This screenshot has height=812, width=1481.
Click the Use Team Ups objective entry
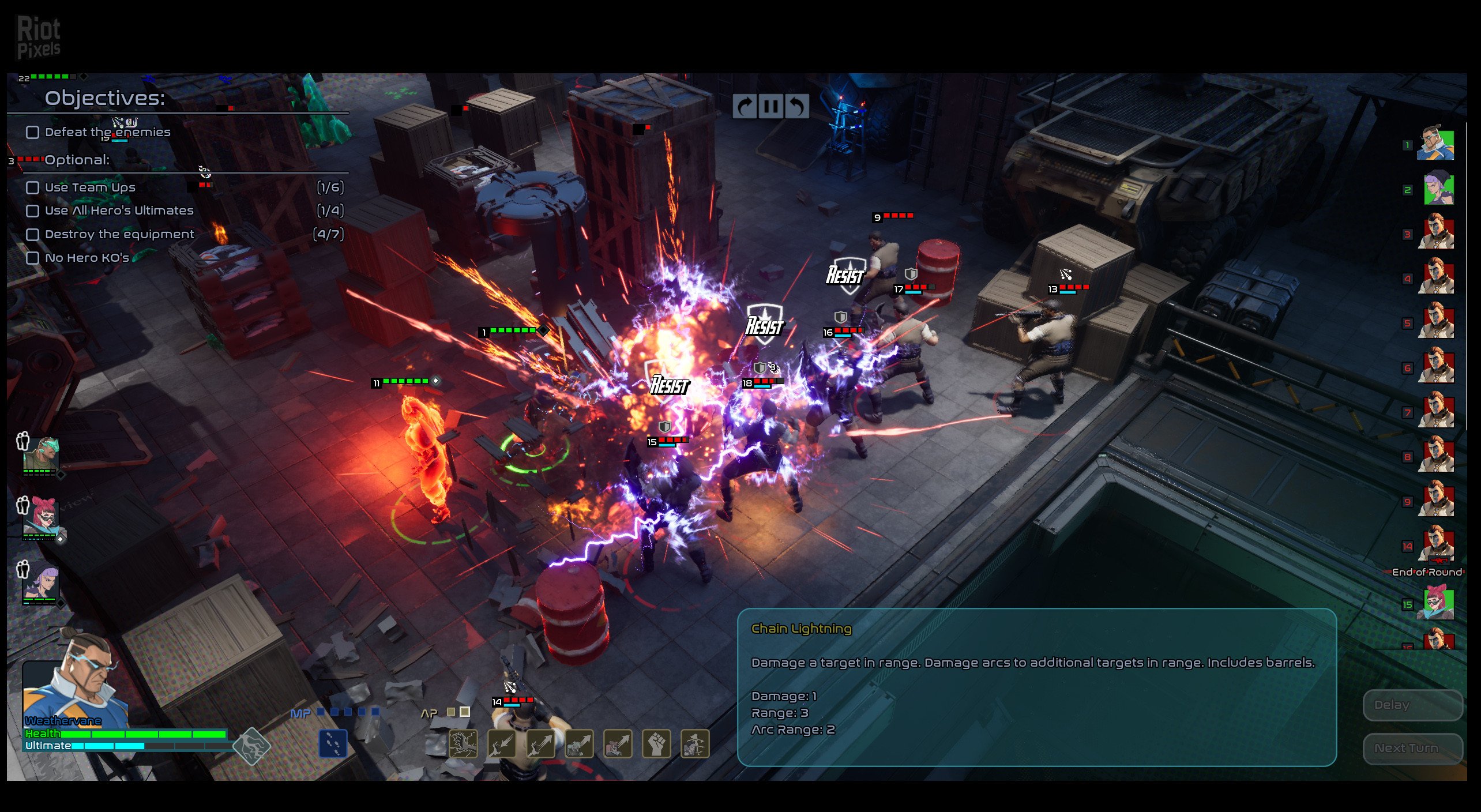pyautogui.click(x=90, y=187)
